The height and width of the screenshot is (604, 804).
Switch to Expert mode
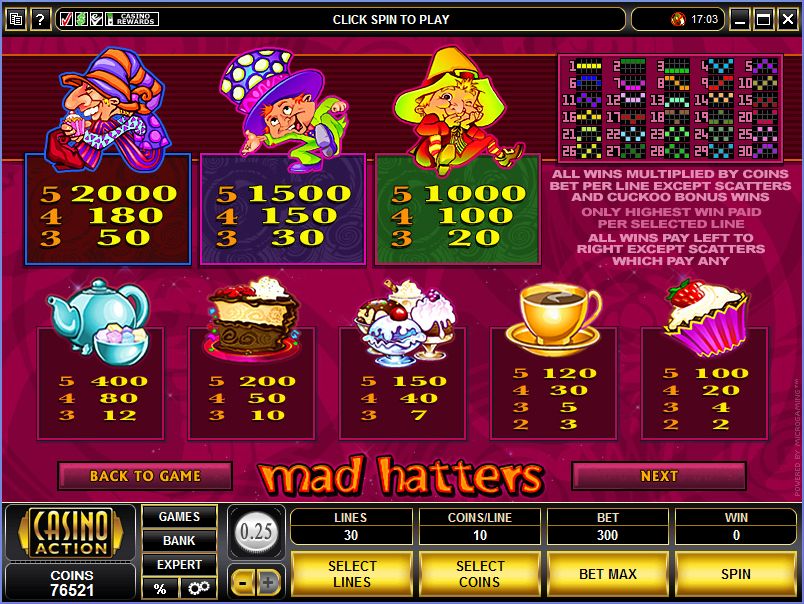pos(179,565)
